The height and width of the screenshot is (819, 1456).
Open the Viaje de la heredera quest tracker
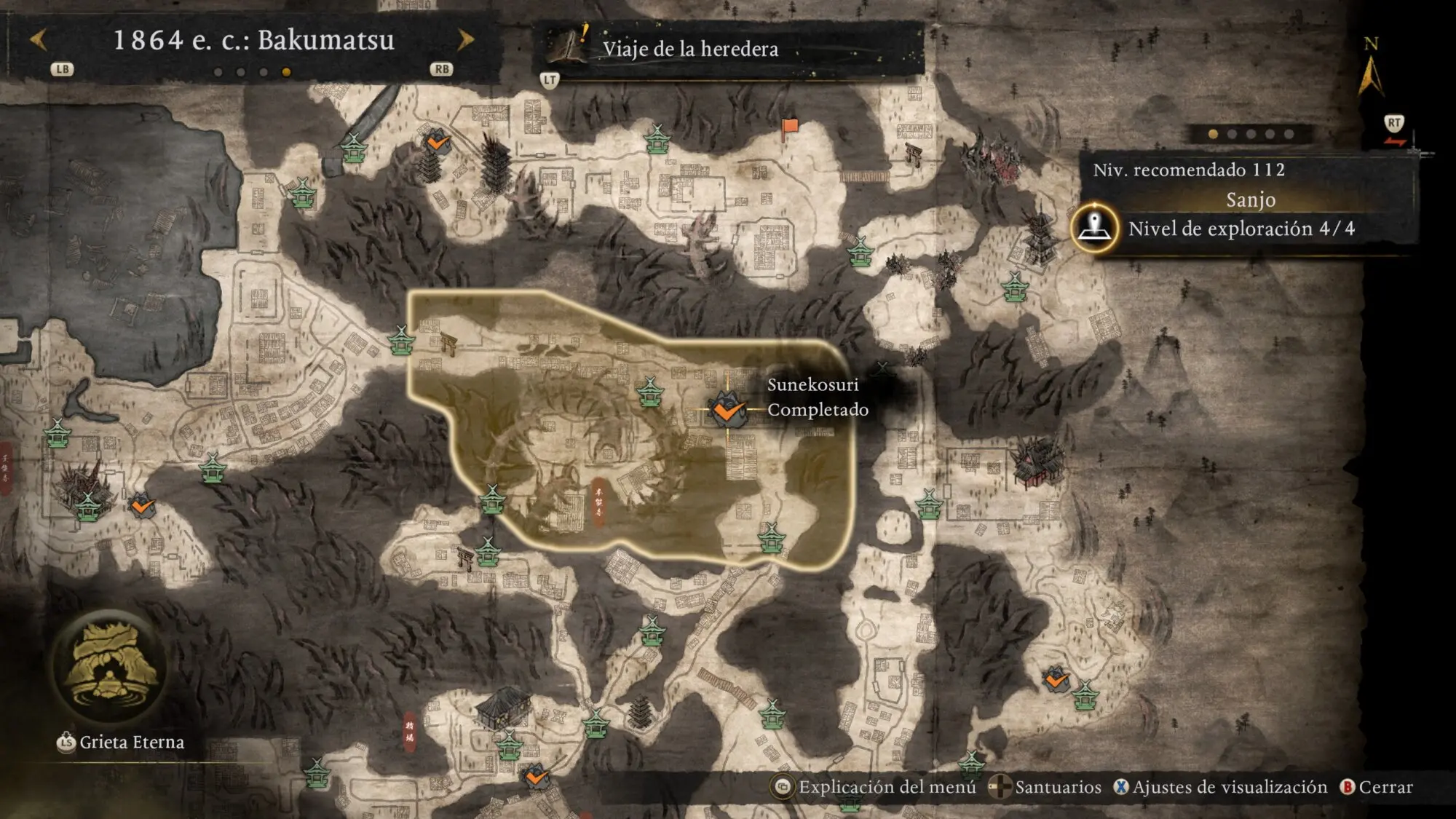(x=689, y=49)
